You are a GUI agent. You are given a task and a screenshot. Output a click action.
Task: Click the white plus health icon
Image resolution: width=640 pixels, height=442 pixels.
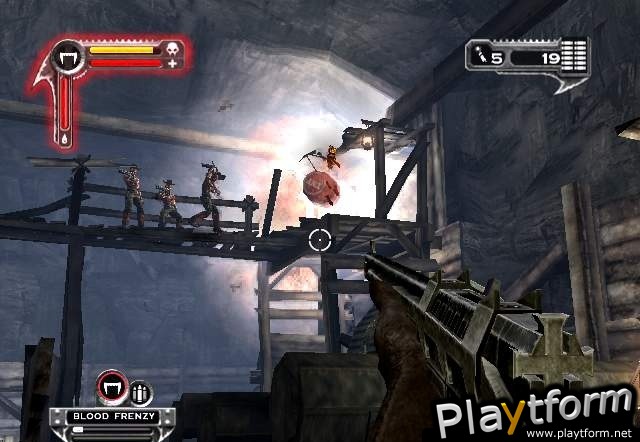point(173,63)
